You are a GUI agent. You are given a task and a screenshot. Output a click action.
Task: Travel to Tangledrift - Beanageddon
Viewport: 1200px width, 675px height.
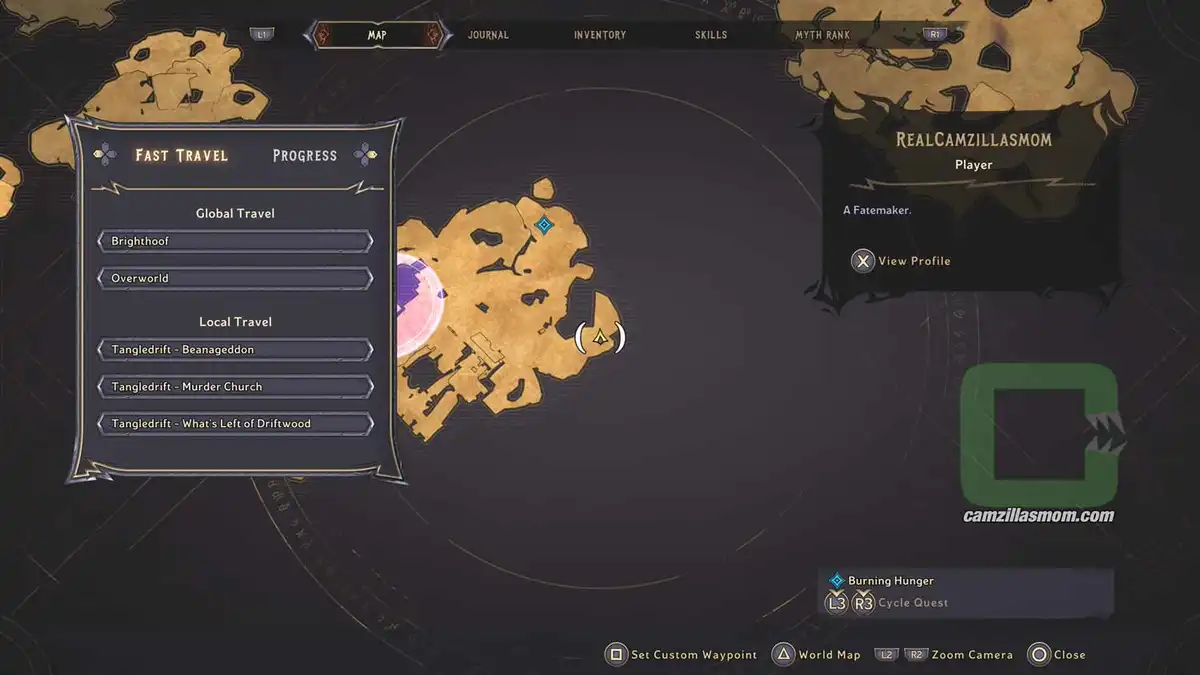pyautogui.click(x=235, y=350)
